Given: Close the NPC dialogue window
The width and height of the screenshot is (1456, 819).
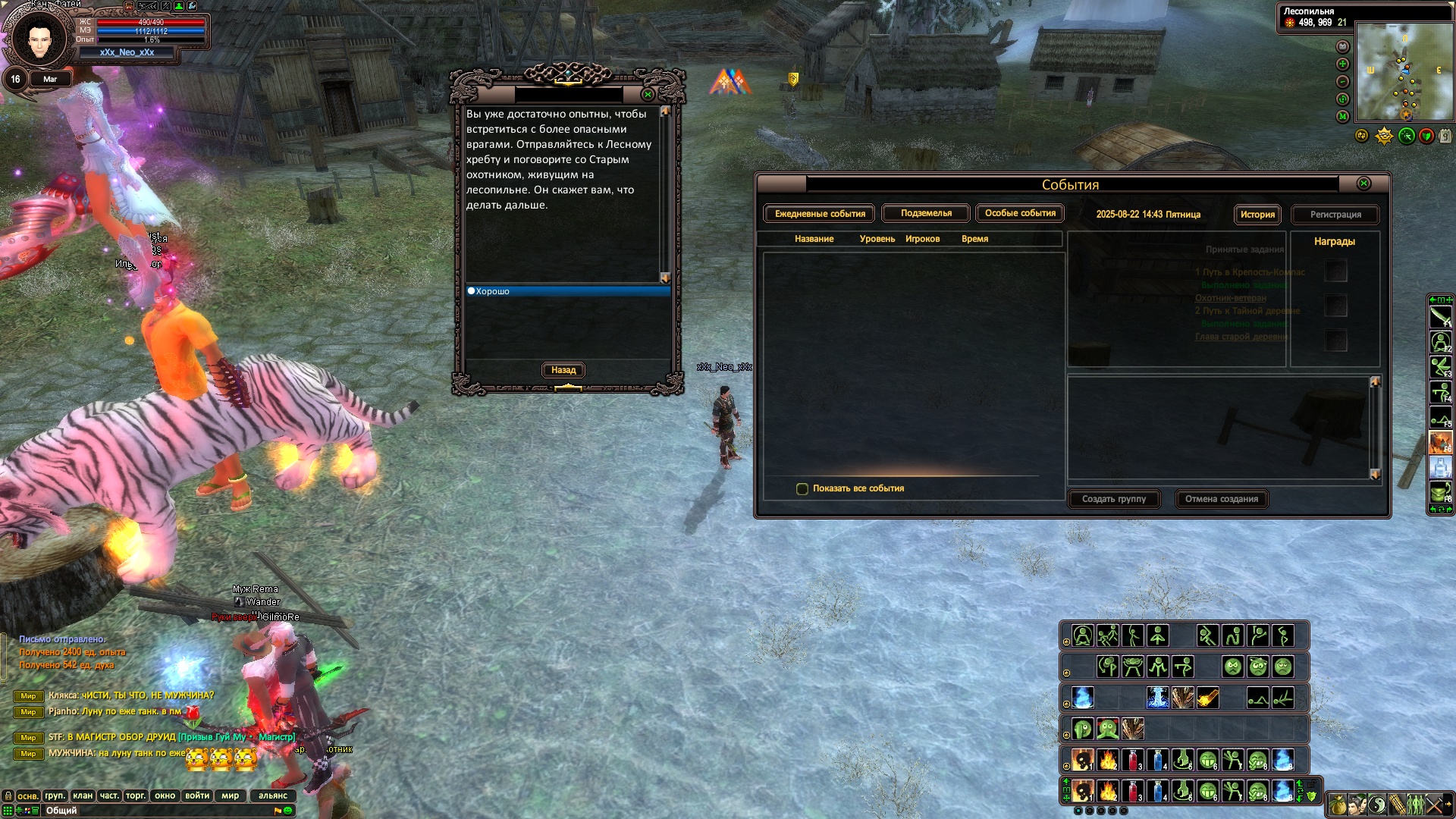Looking at the screenshot, I should (648, 95).
